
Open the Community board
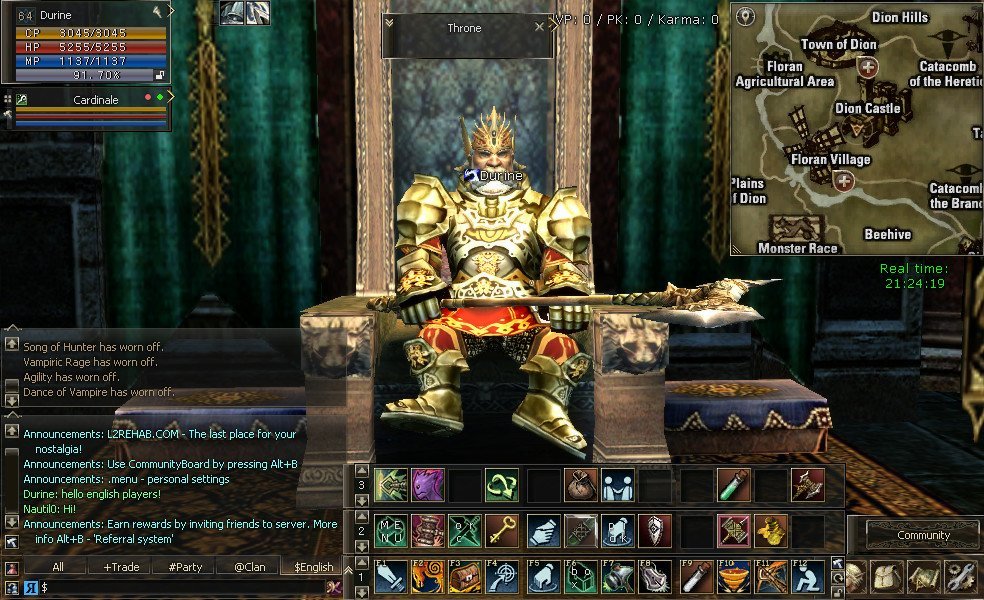point(922,535)
